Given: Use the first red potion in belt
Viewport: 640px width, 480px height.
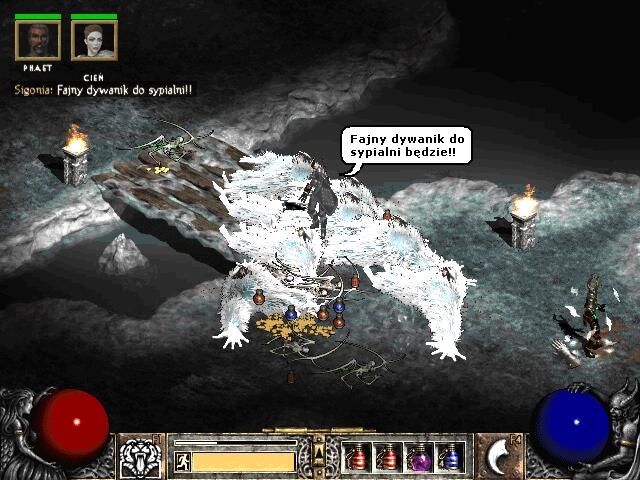Looking at the screenshot, I should point(357,457).
